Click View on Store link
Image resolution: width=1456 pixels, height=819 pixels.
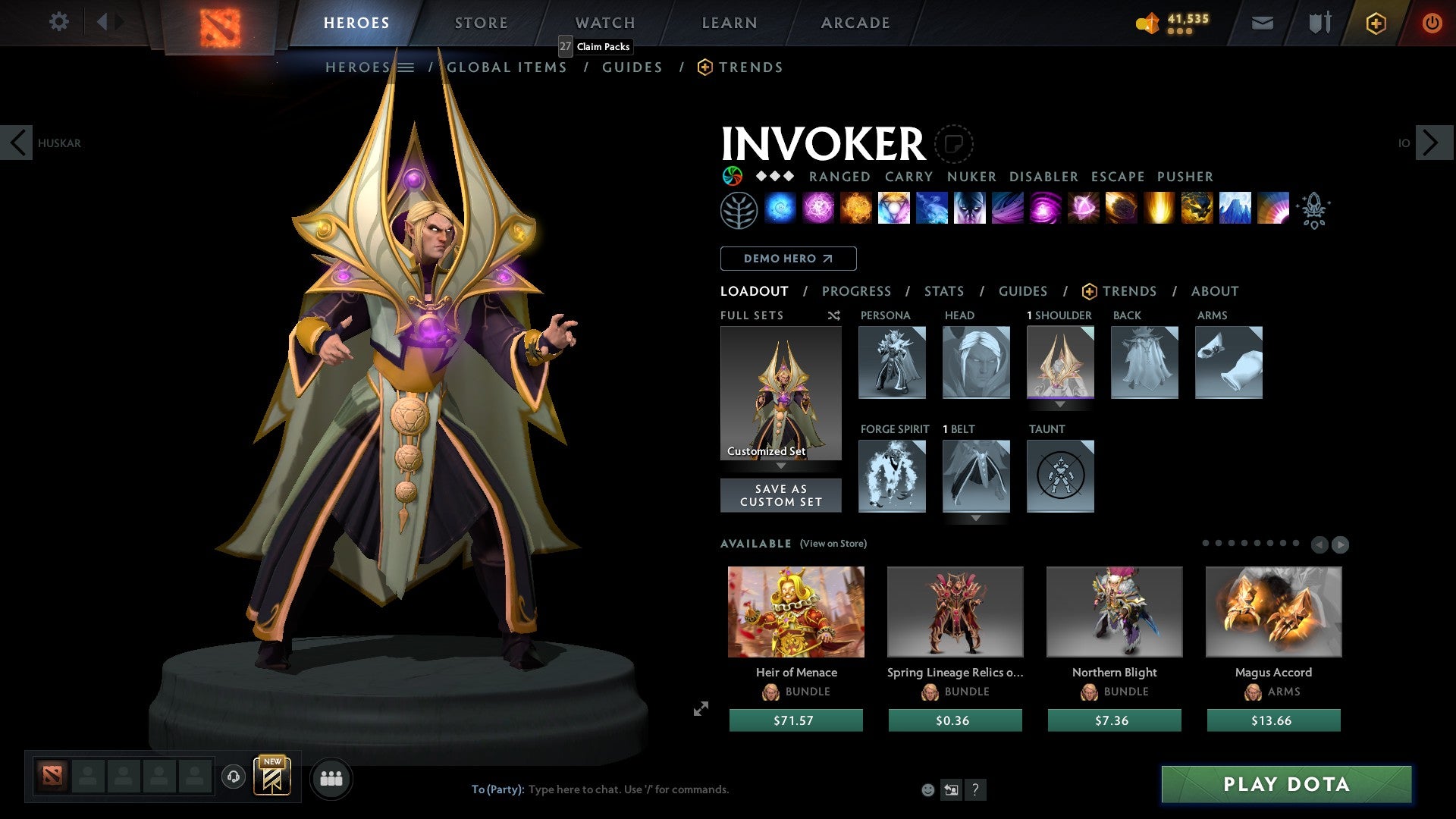(x=834, y=544)
